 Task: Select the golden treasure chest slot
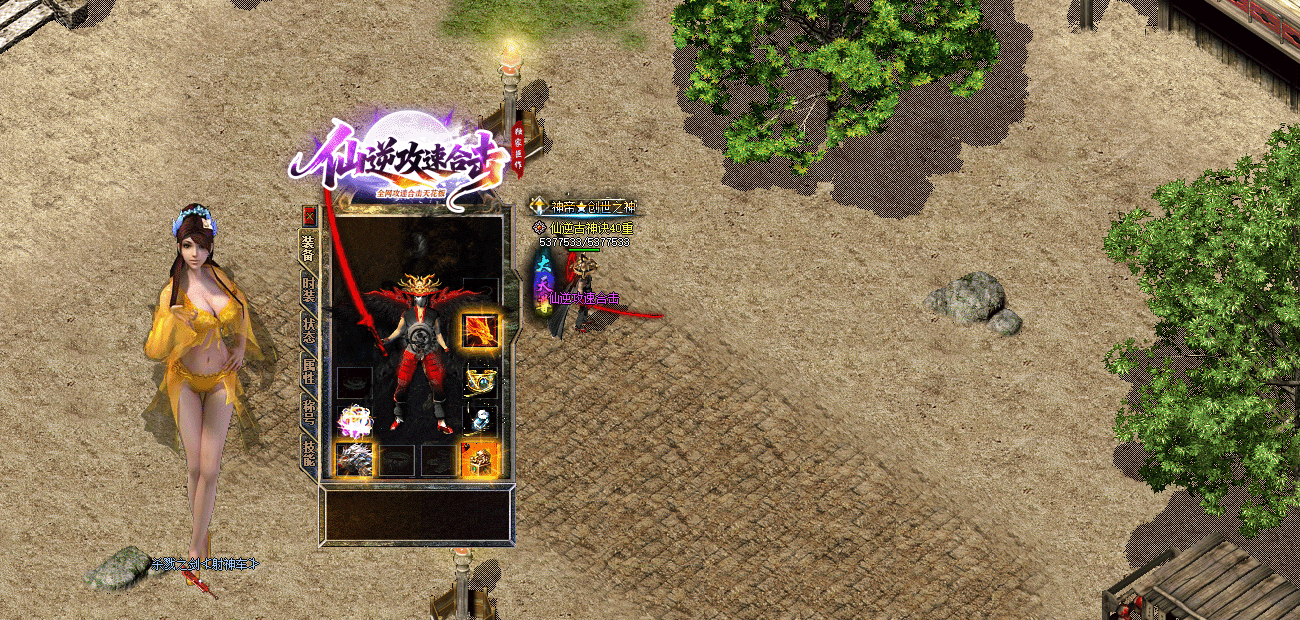tap(480, 459)
